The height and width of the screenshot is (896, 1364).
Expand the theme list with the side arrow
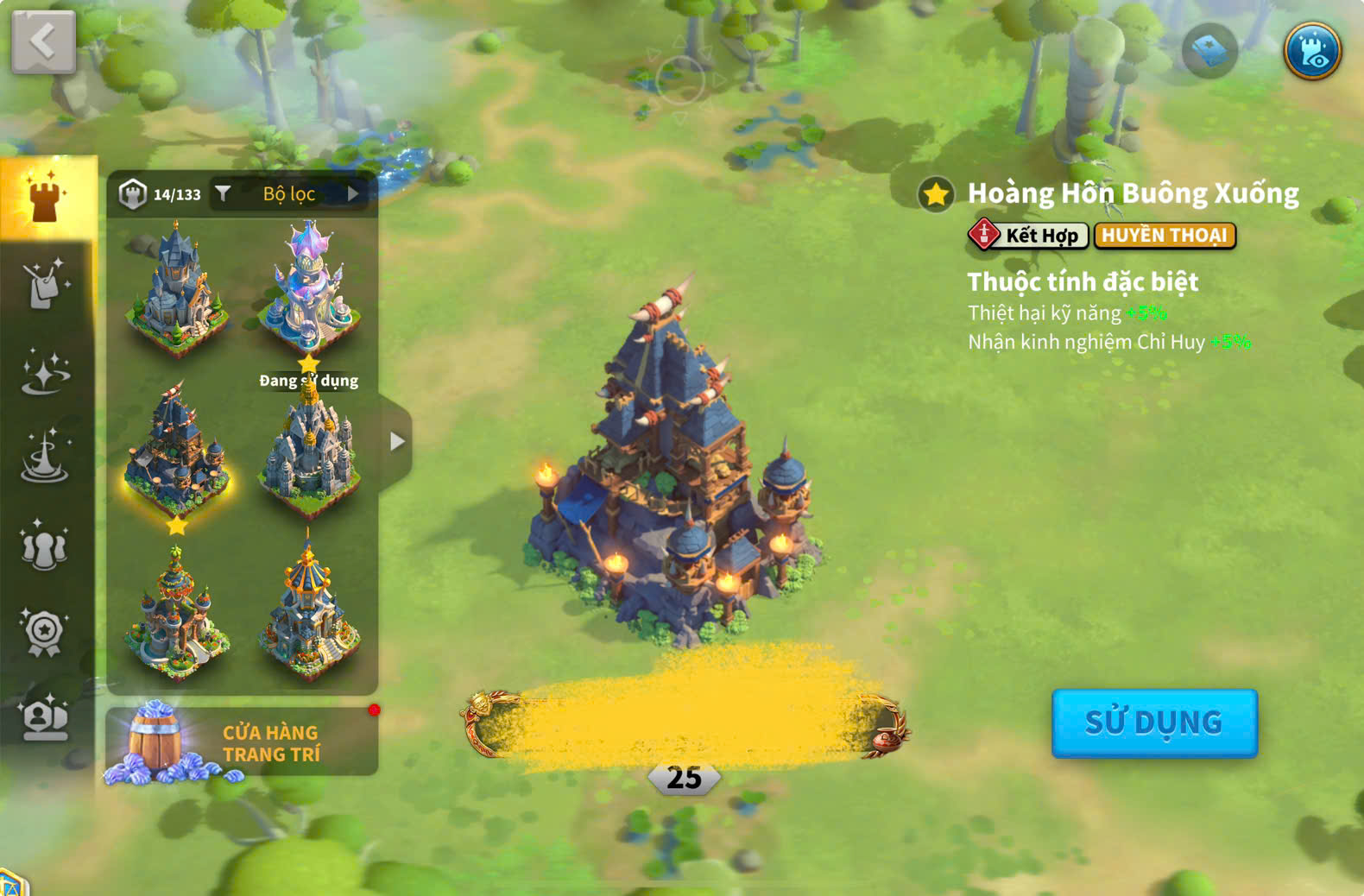tap(396, 442)
